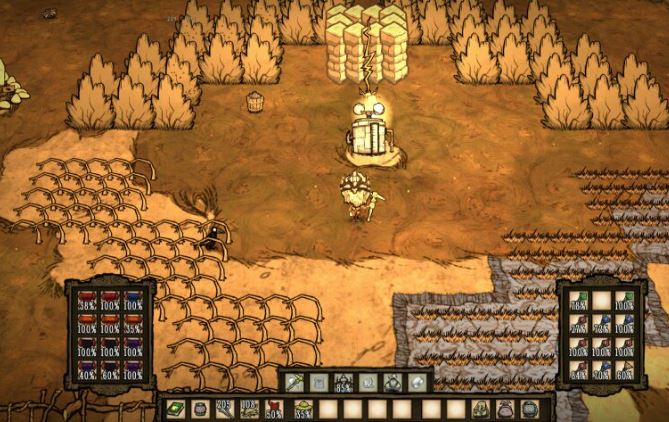This screenshot has height=422, width=669.
Task: Select the item stack showing 108
Action: coord(247,409)
